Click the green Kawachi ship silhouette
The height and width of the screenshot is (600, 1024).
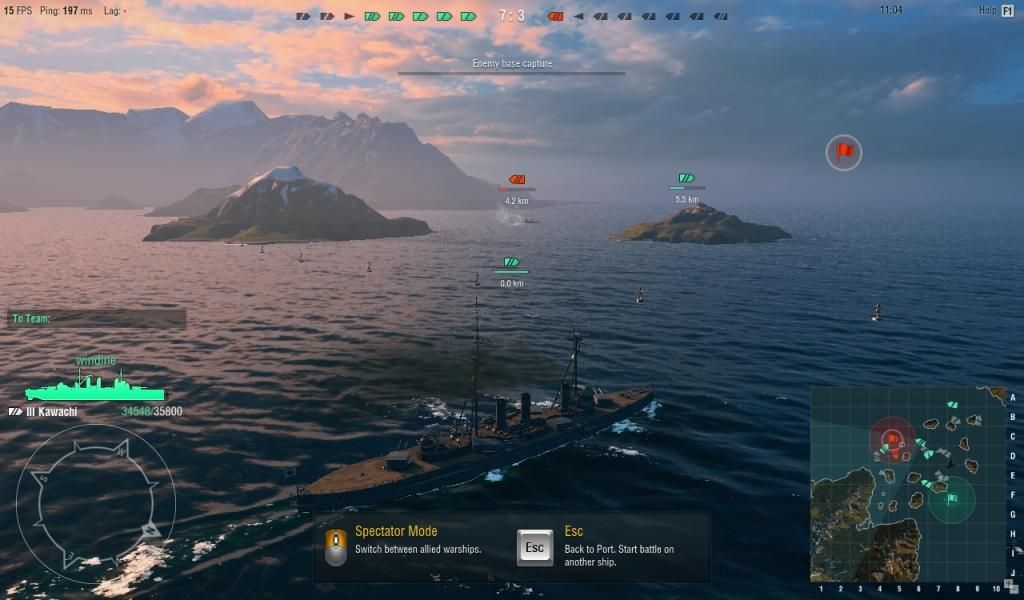pos(94,388)
